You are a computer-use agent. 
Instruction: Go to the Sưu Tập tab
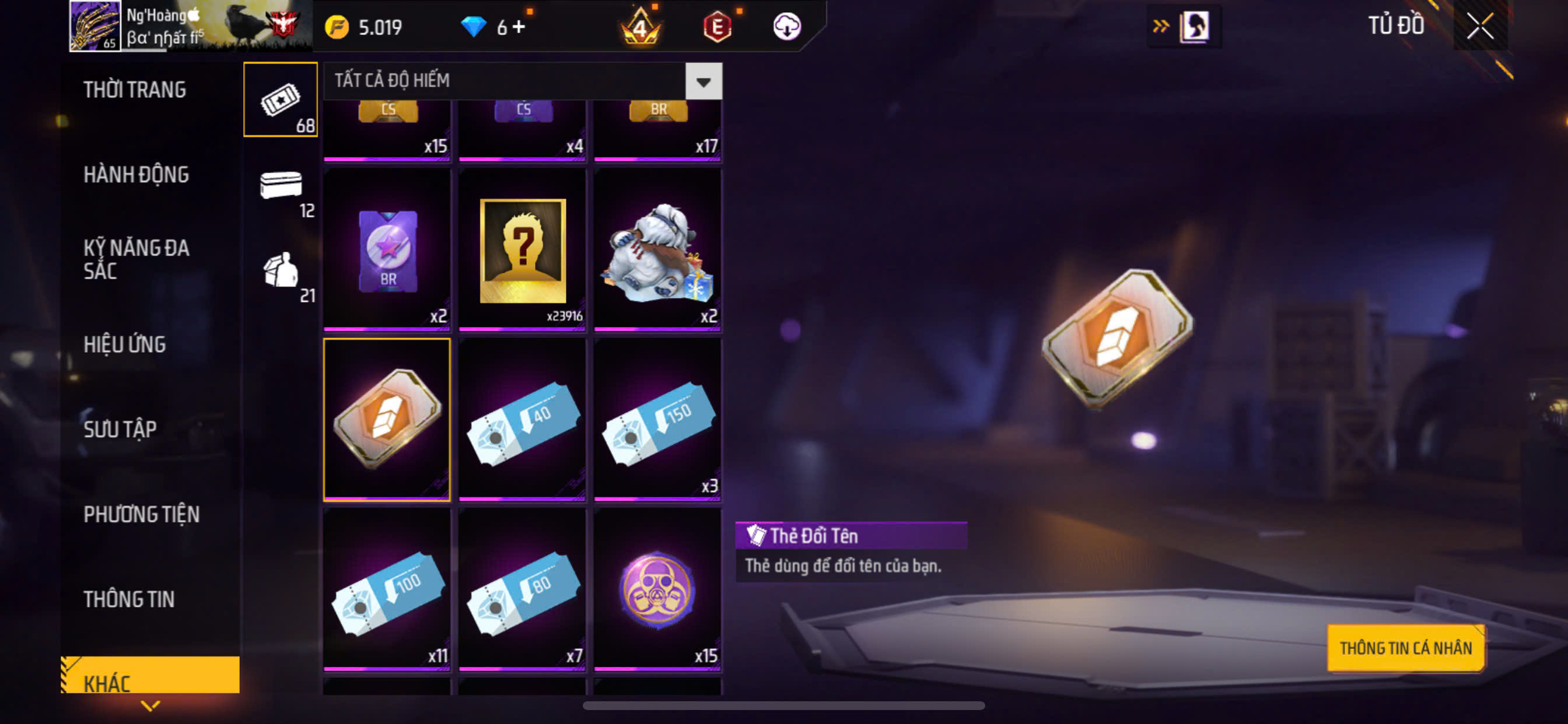pos(120,430)
